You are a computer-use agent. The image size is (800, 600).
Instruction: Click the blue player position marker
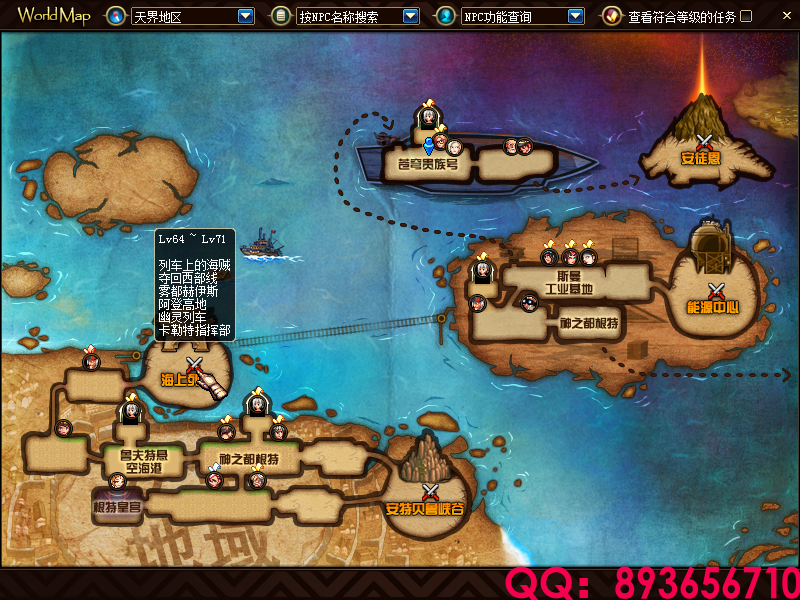[428, 147]
